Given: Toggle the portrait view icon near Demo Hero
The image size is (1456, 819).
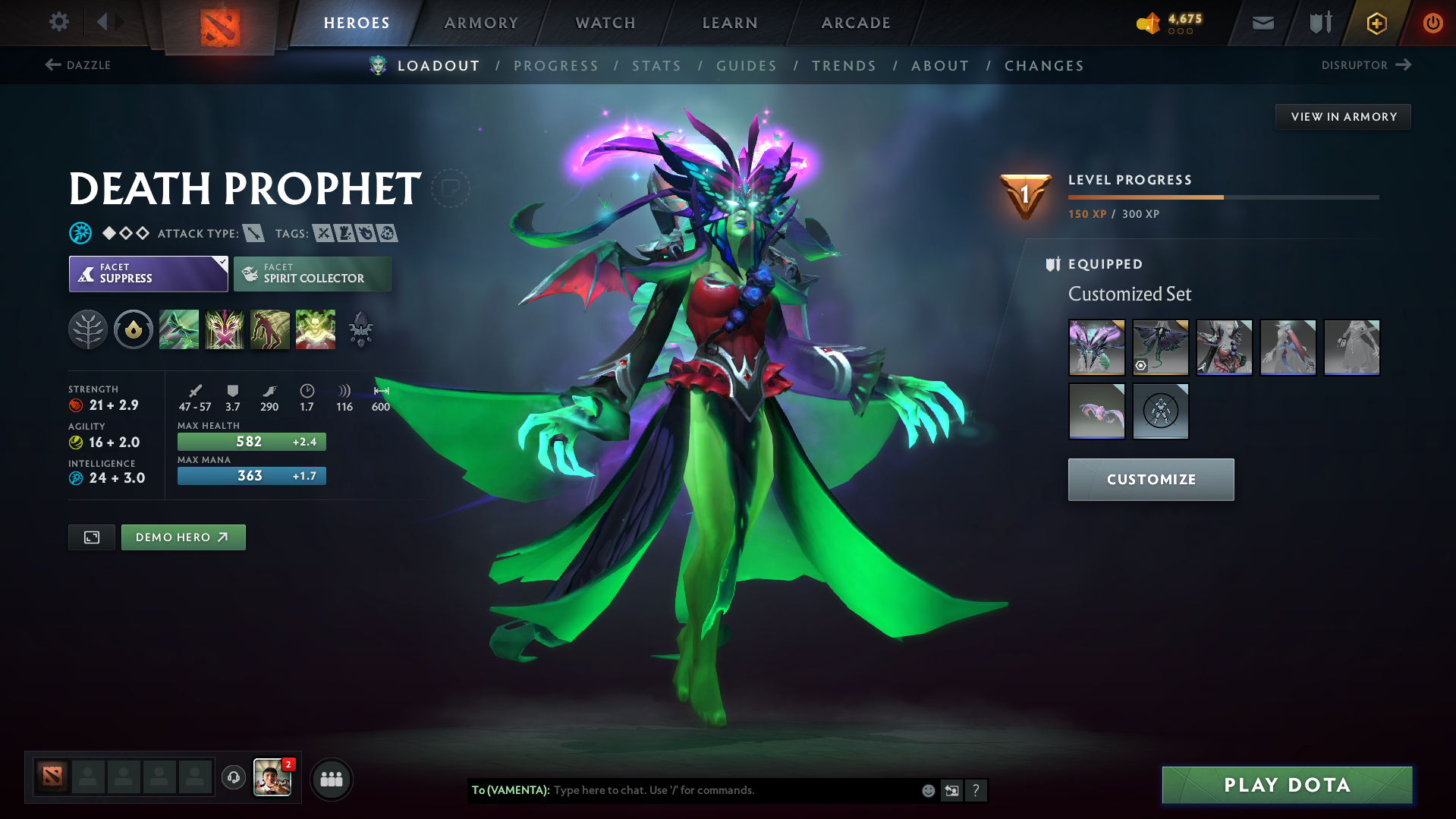Looking at the screenshot, I should [91, 537].
